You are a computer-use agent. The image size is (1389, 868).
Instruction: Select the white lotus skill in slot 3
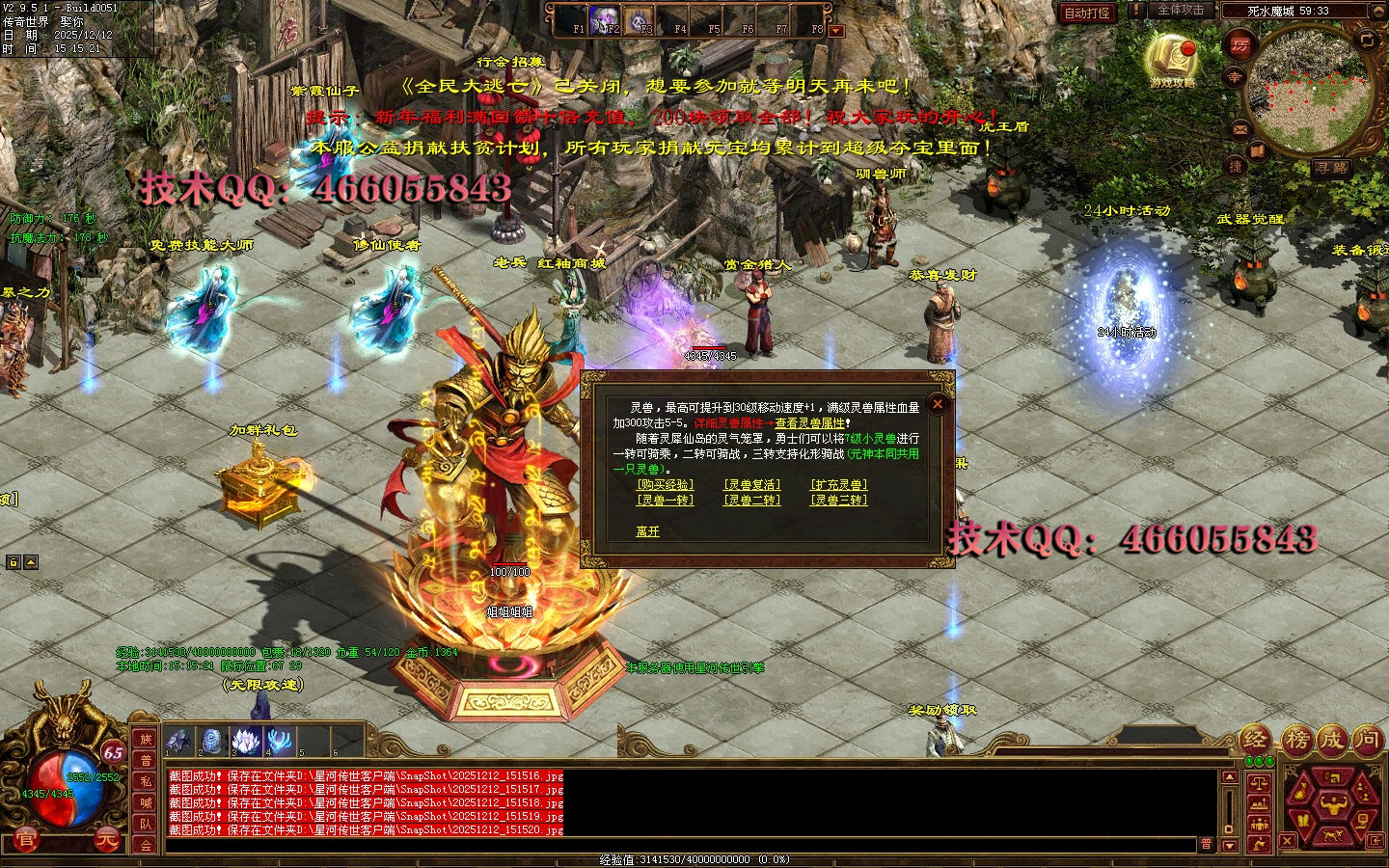point(247,741)
